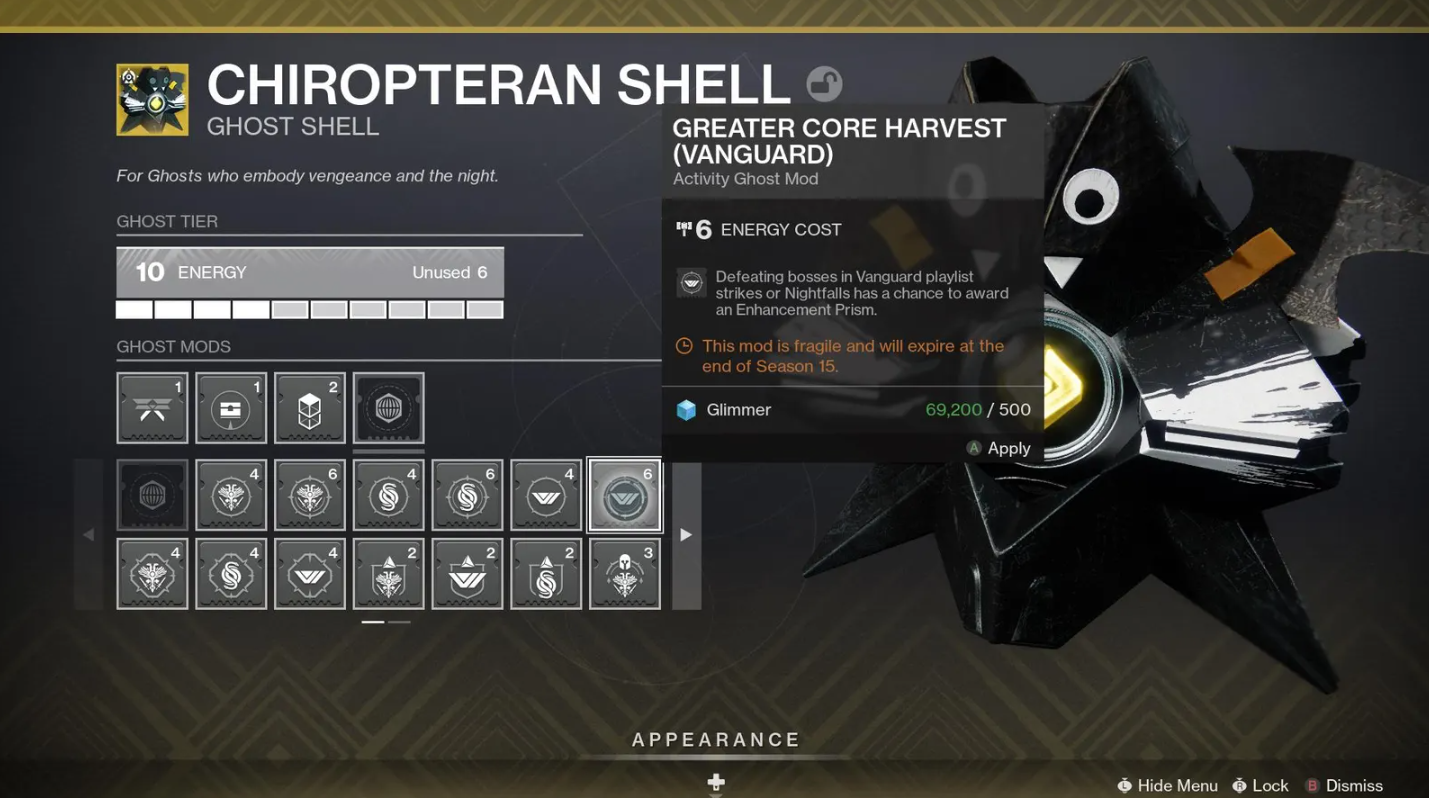Image resolution: width=1429 pixels, height=798 pixels.
Task: Select the Gambit serpent mod with 4 energy
Action: [x=389, y=494]
